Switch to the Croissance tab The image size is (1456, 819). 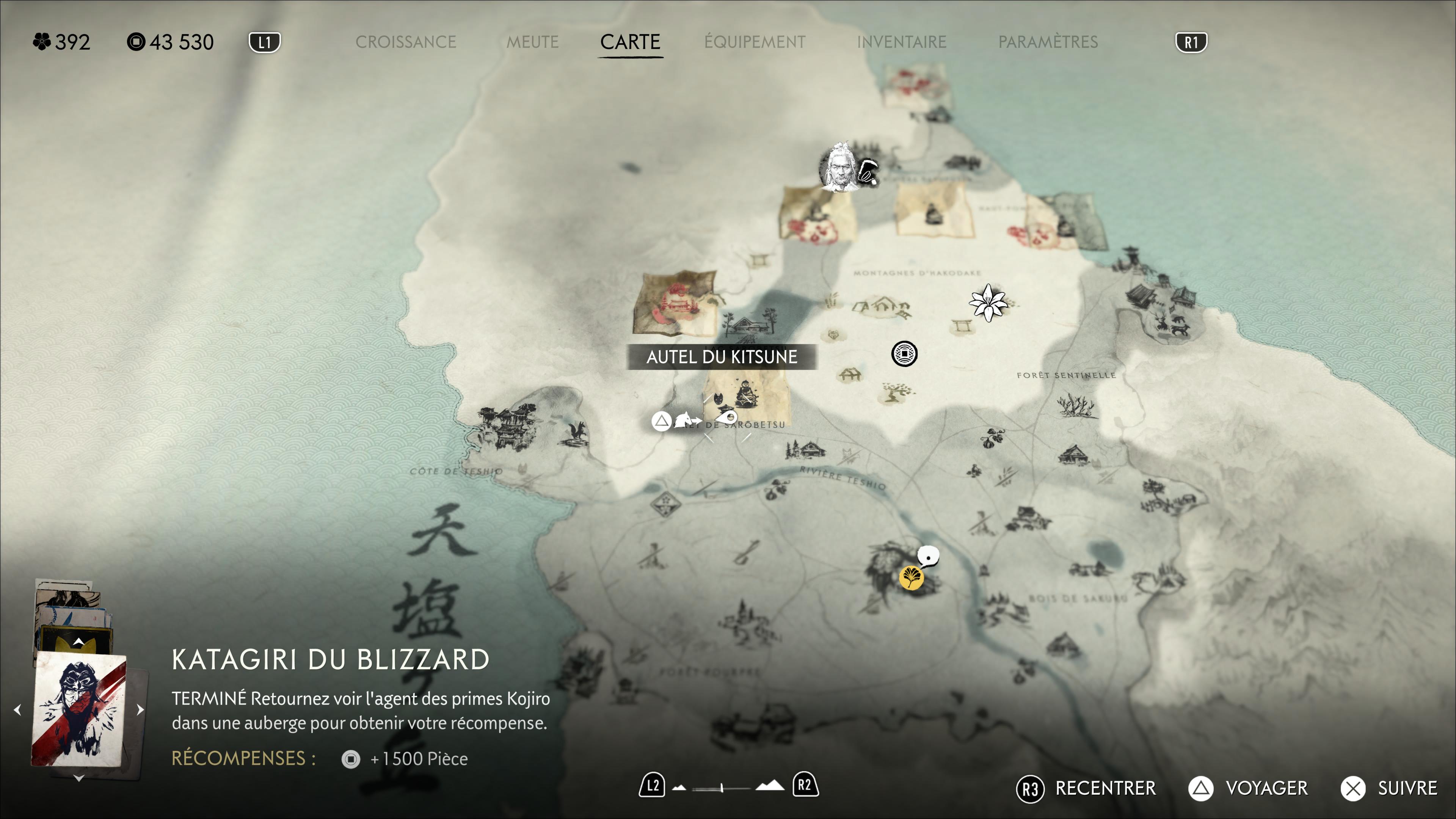click(405, 42)
